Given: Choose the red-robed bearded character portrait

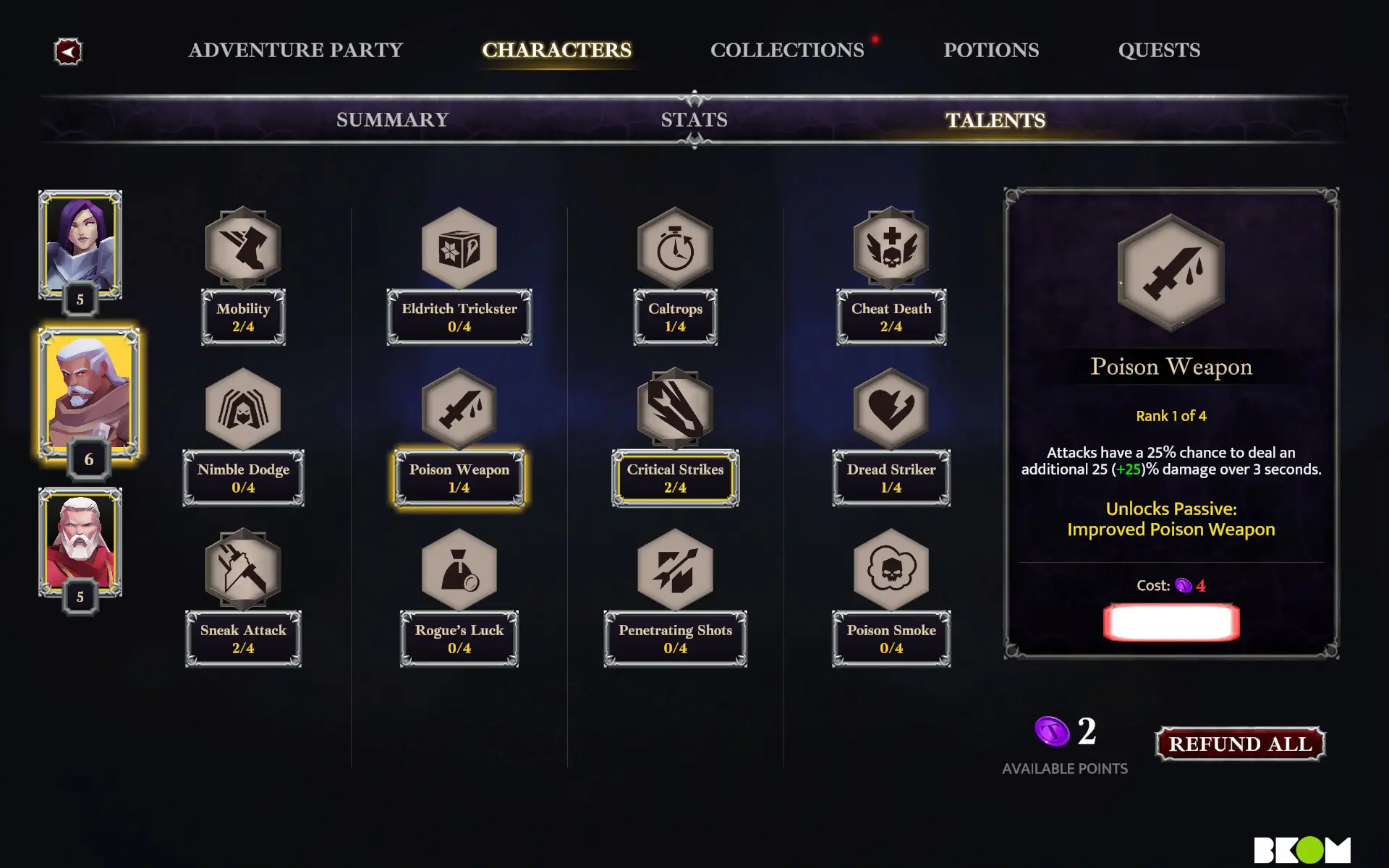Looking at the screenshot, I should pos(80,541).
